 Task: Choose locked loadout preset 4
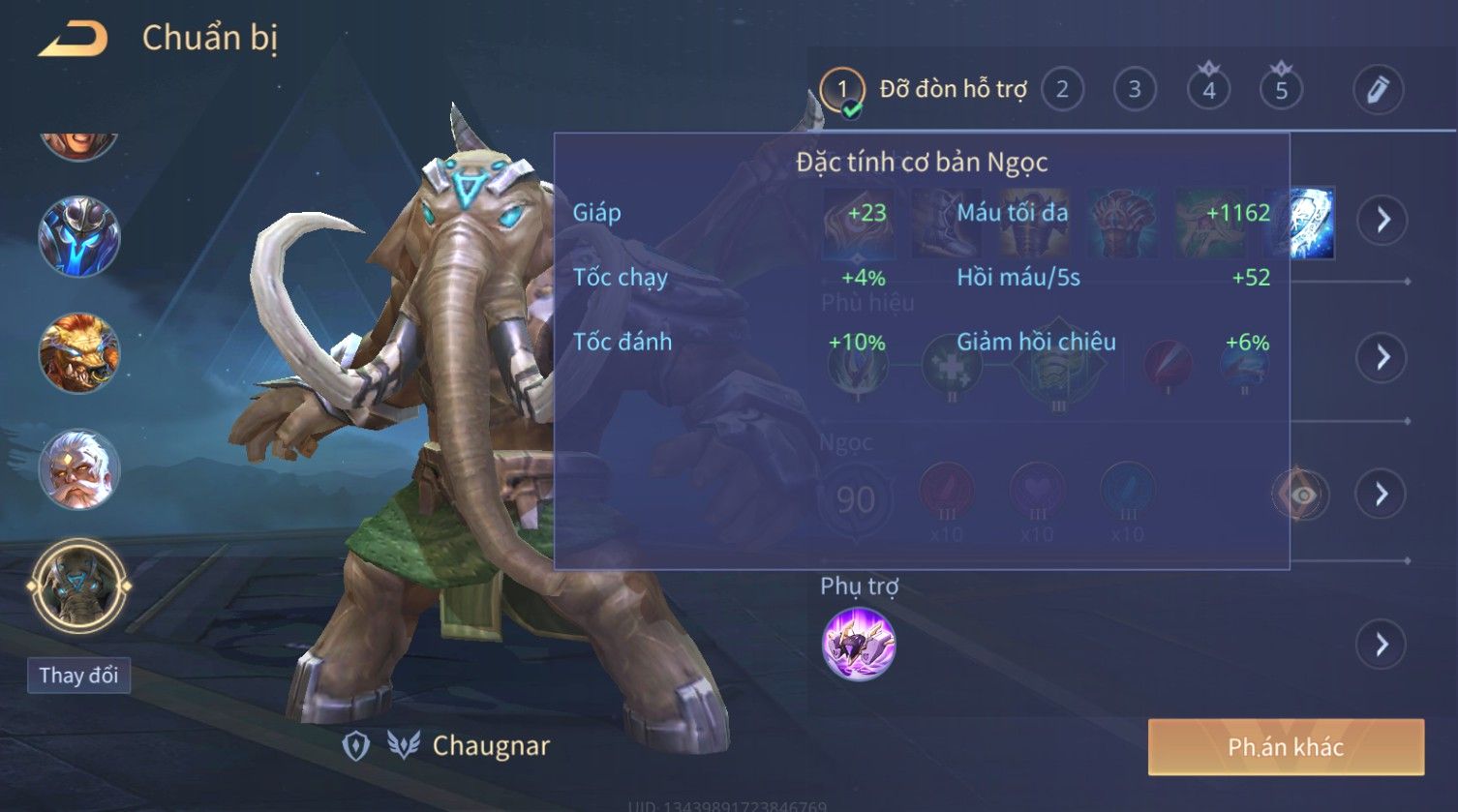(1208, 90)
